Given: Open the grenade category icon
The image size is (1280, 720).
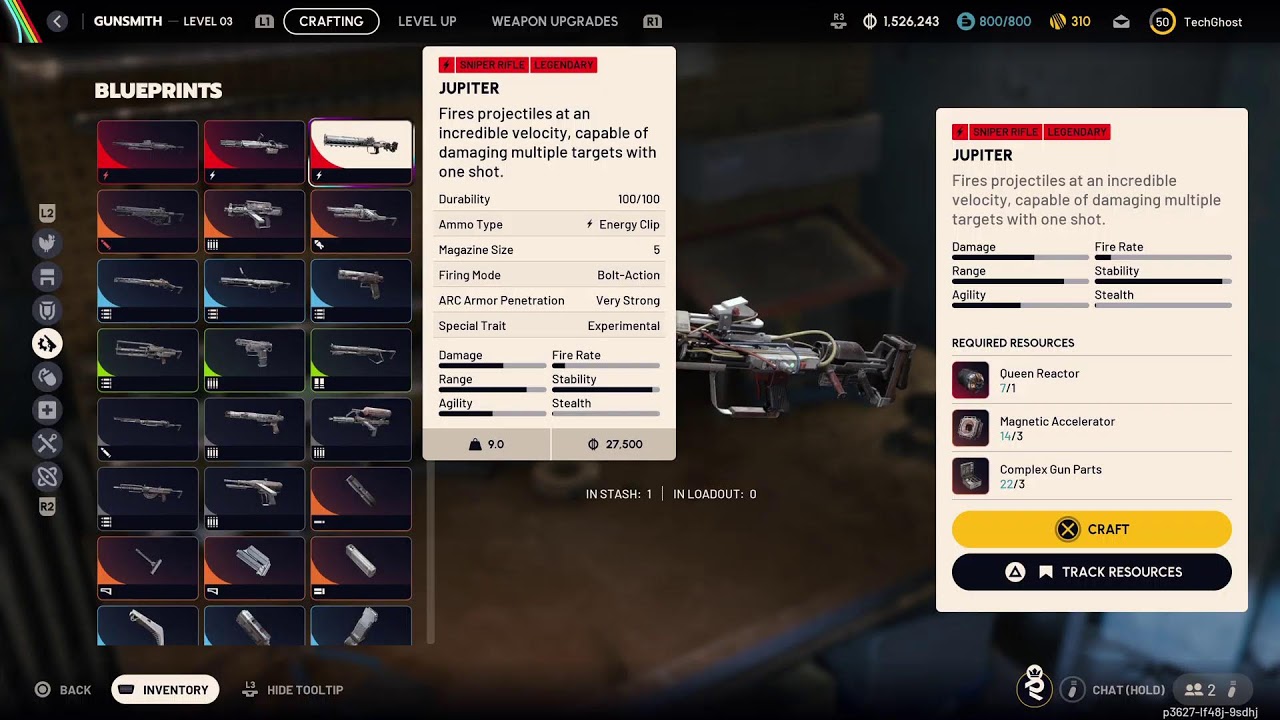Looking at the screenshot, I should tap(47, 377).
